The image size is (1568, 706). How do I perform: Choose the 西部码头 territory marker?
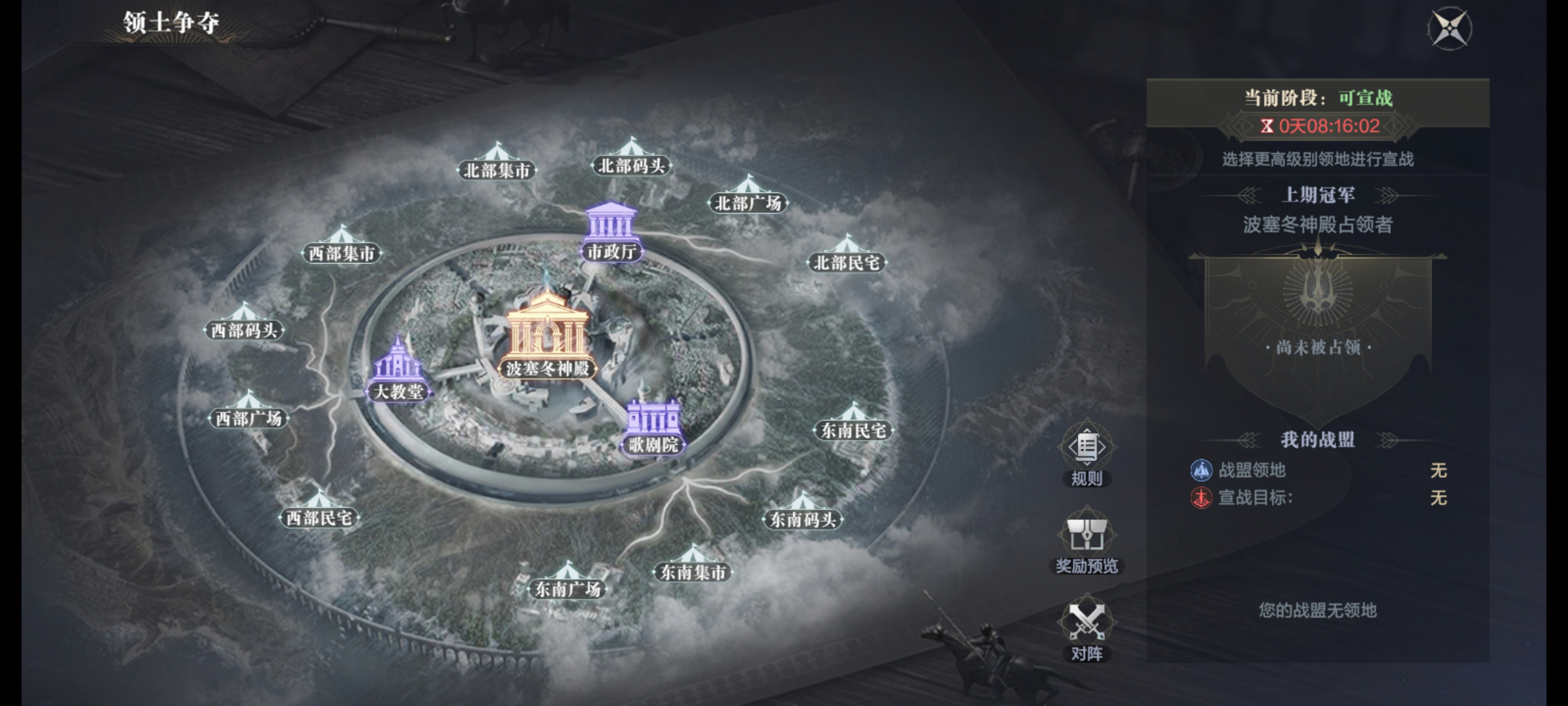coord(244,323)
